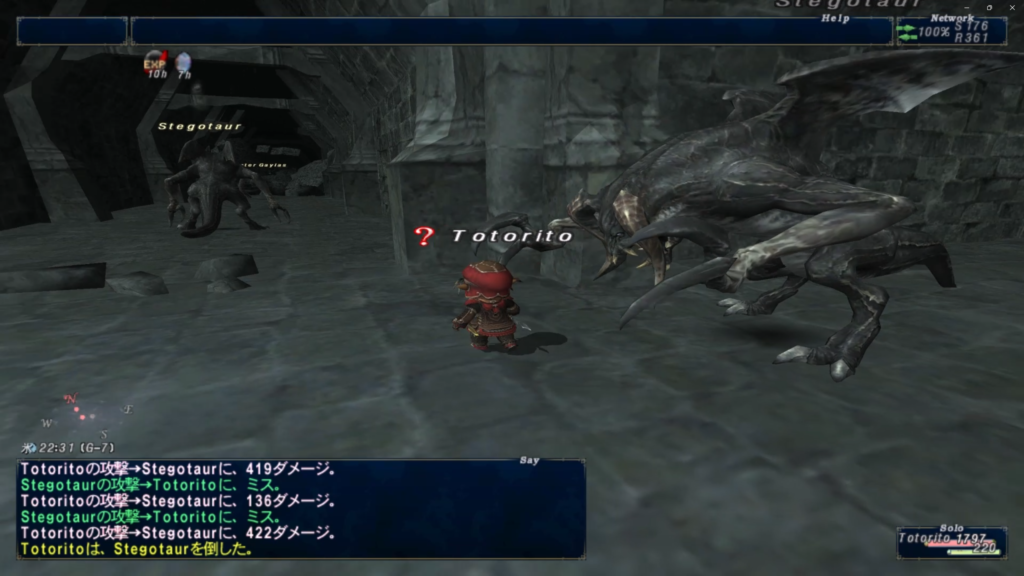Select Totorito in the Solo party panel
Image resolution: width=1024 pixels, height=576 pixels.
(x=950, y=541)
